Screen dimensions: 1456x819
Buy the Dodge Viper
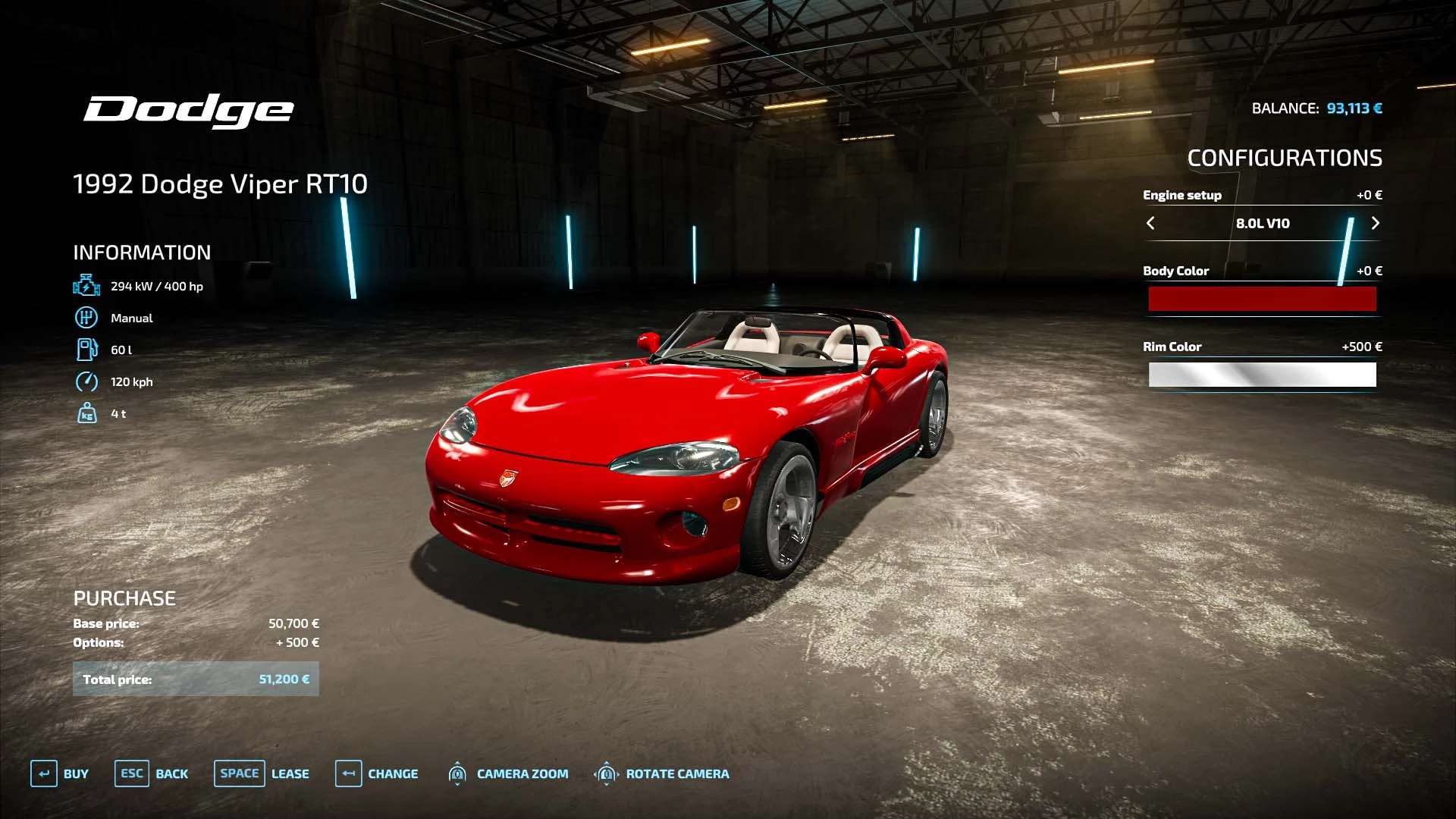click(x=59, y=773)
